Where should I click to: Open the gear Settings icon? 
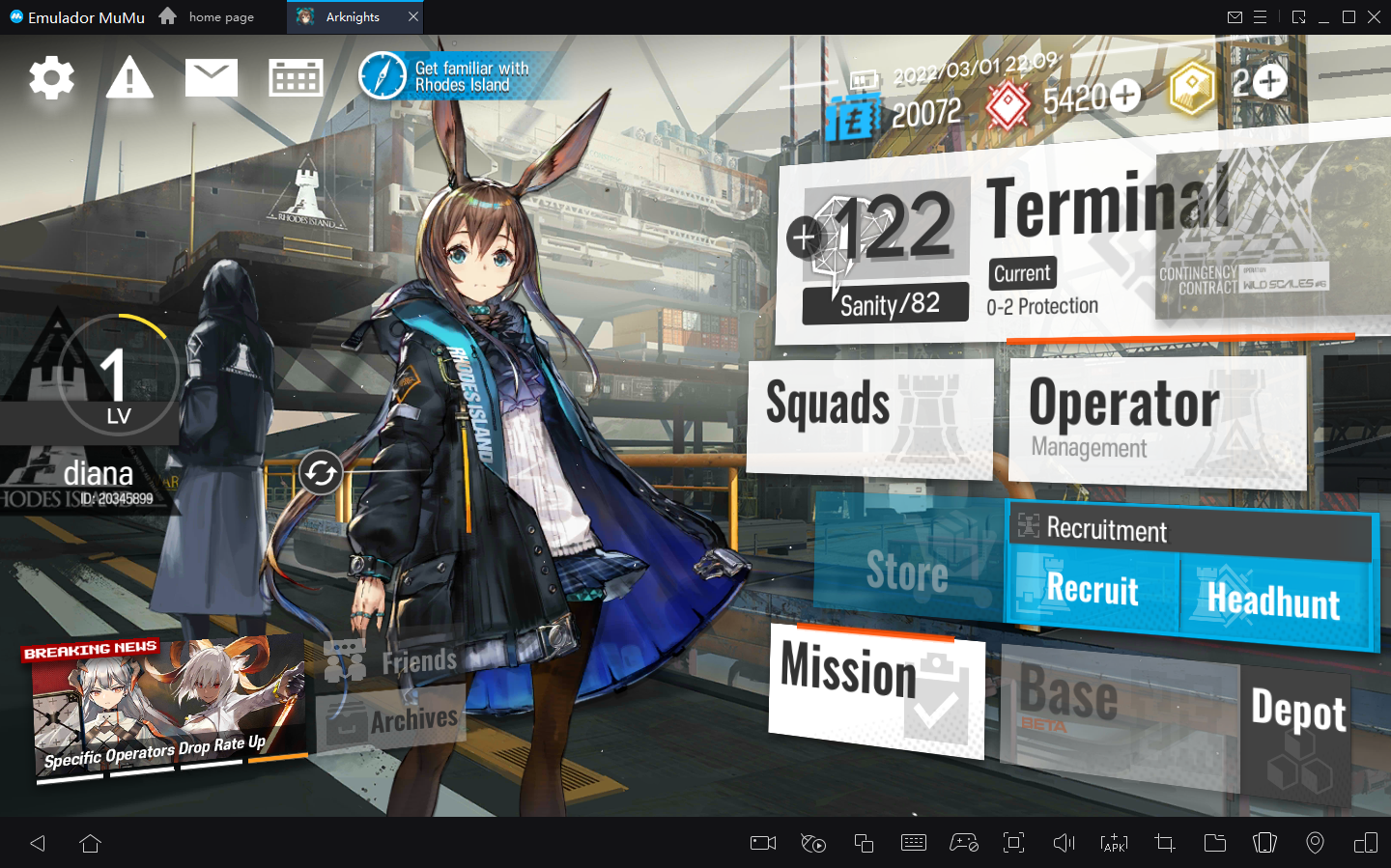pyautogui.click(x=51, y=77)
